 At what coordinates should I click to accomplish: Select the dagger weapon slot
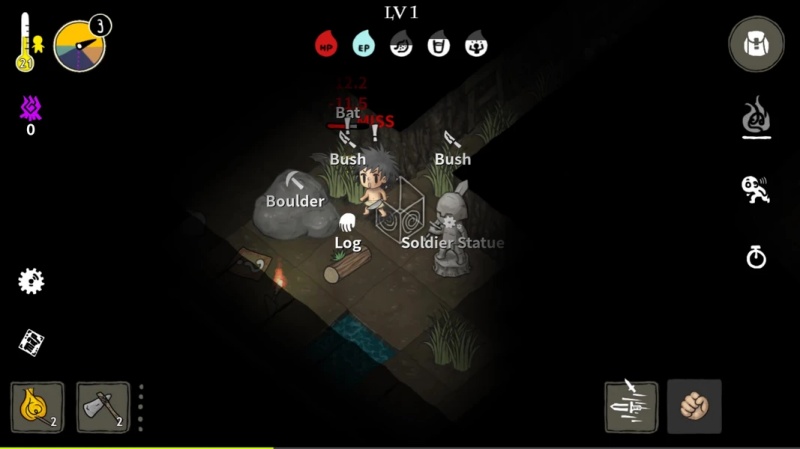click(x=631, y=407)
